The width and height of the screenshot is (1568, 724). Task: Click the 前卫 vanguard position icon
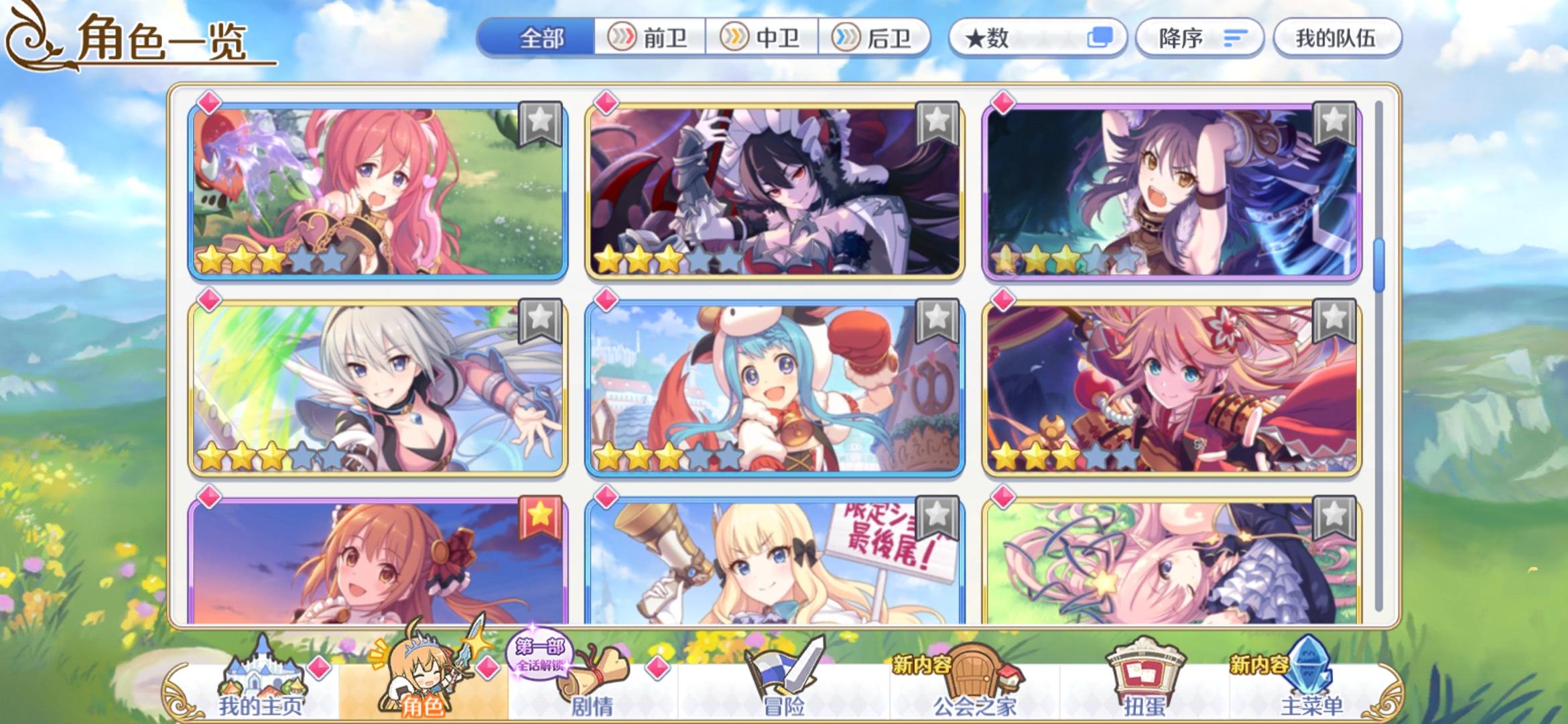[x=624, y=38]
